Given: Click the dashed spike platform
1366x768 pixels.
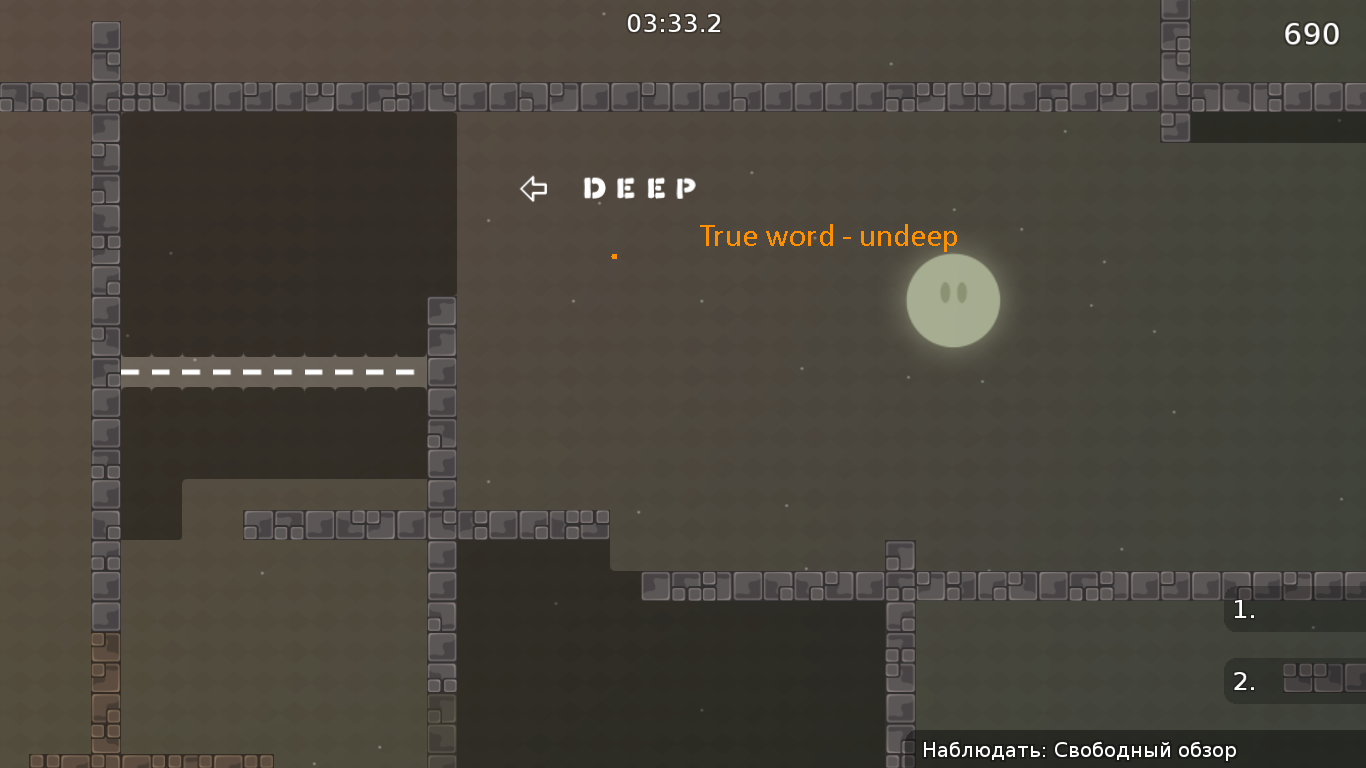Looking at the screenshot, I should pos(270,371).
